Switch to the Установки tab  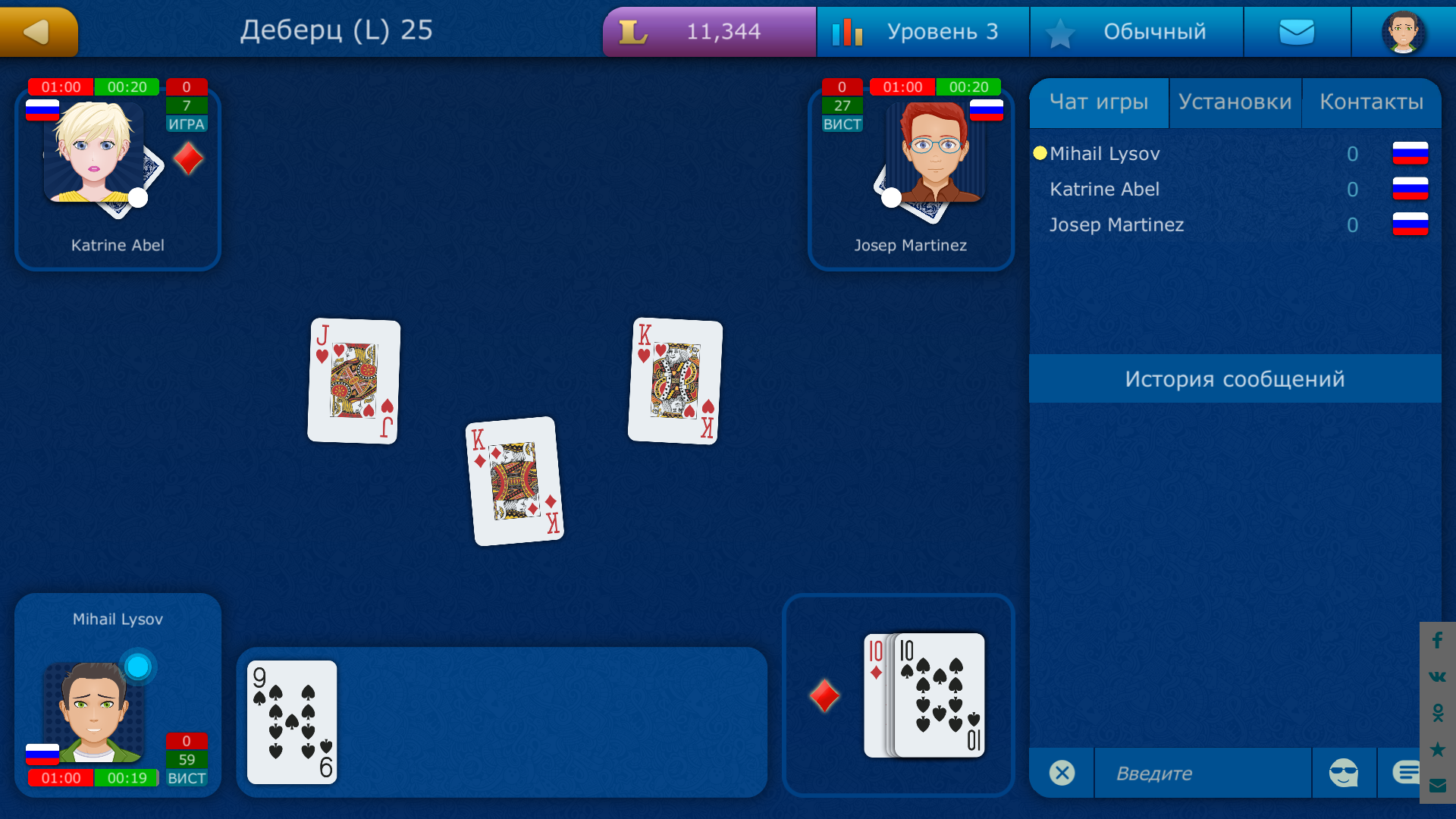1235,102
